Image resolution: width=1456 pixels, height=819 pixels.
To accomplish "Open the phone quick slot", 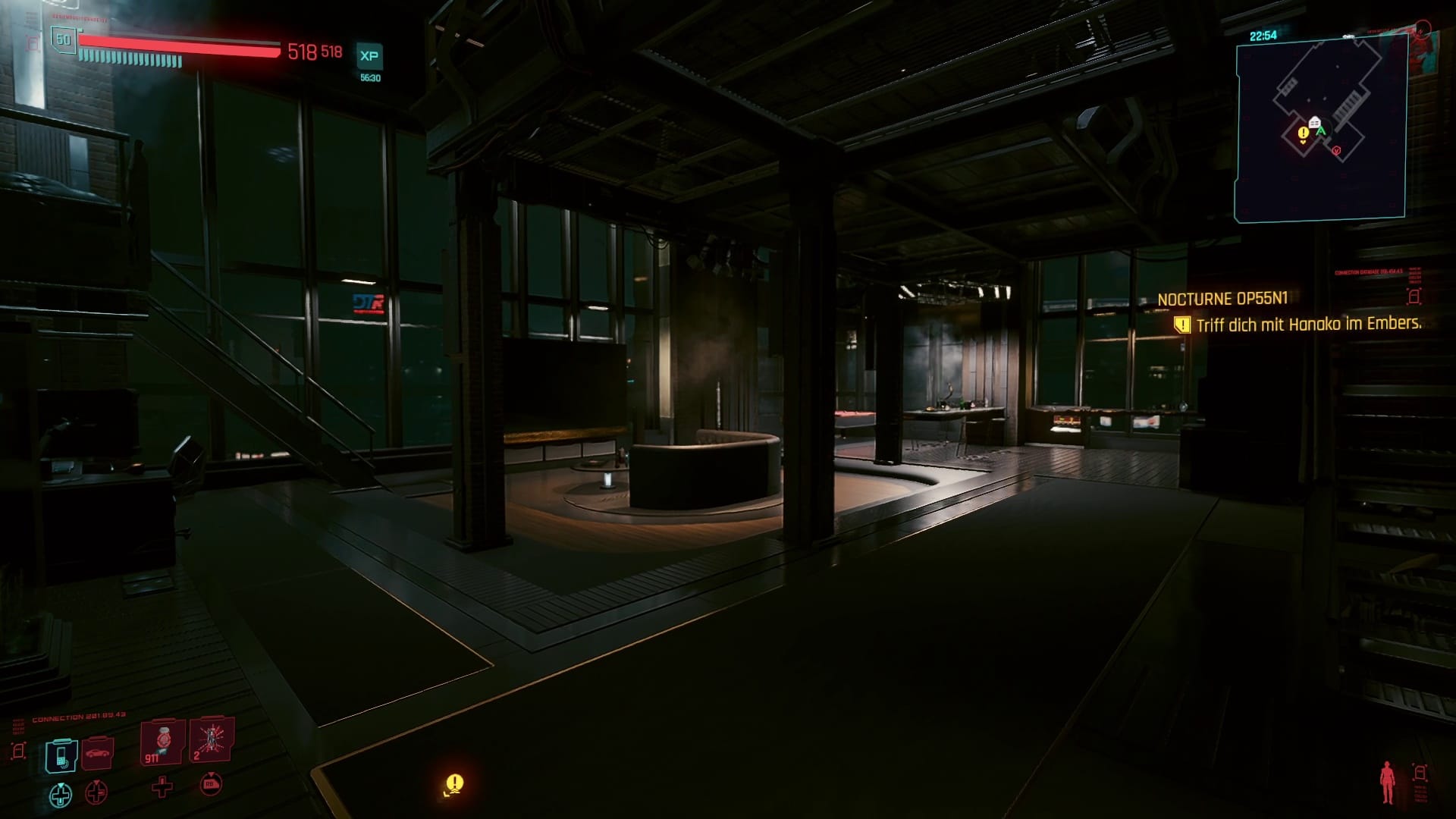I will [x=61, y=755].
